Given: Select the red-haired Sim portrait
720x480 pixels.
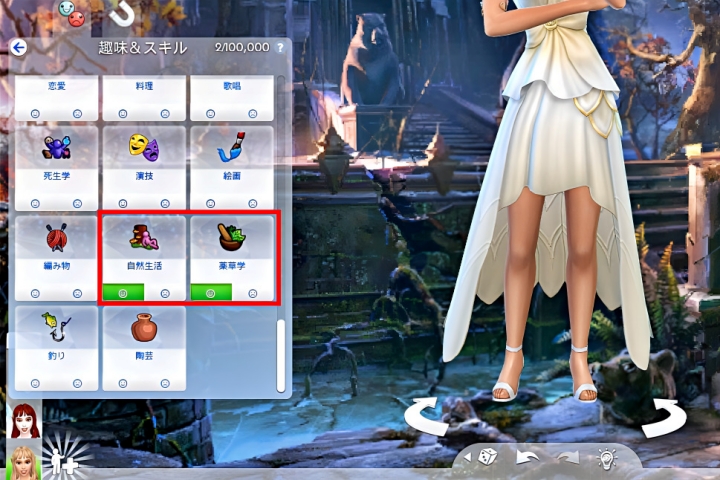Looking at the screenshot, I should [x=23, y=422].
